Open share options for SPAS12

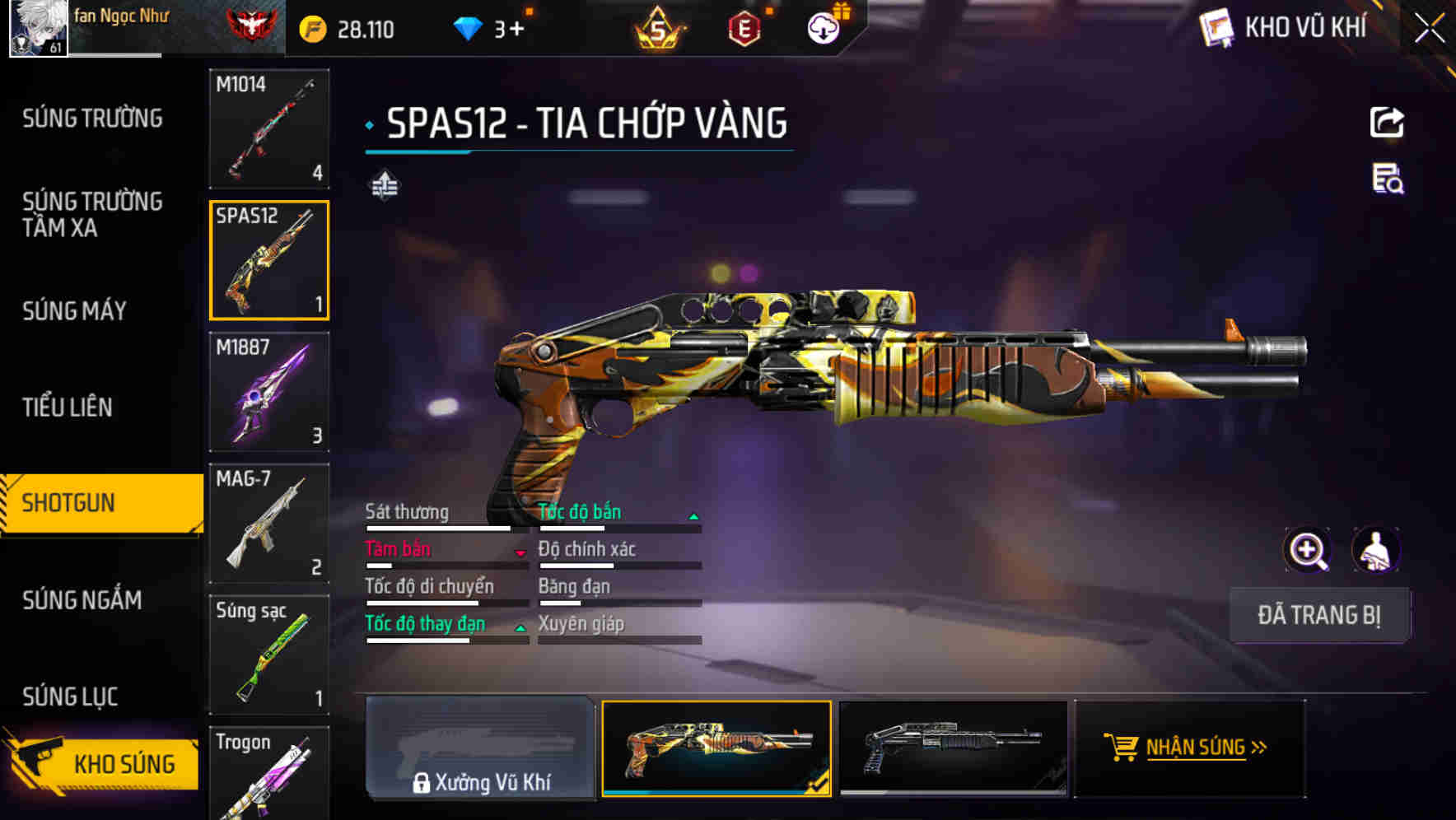coord(1388,122)
